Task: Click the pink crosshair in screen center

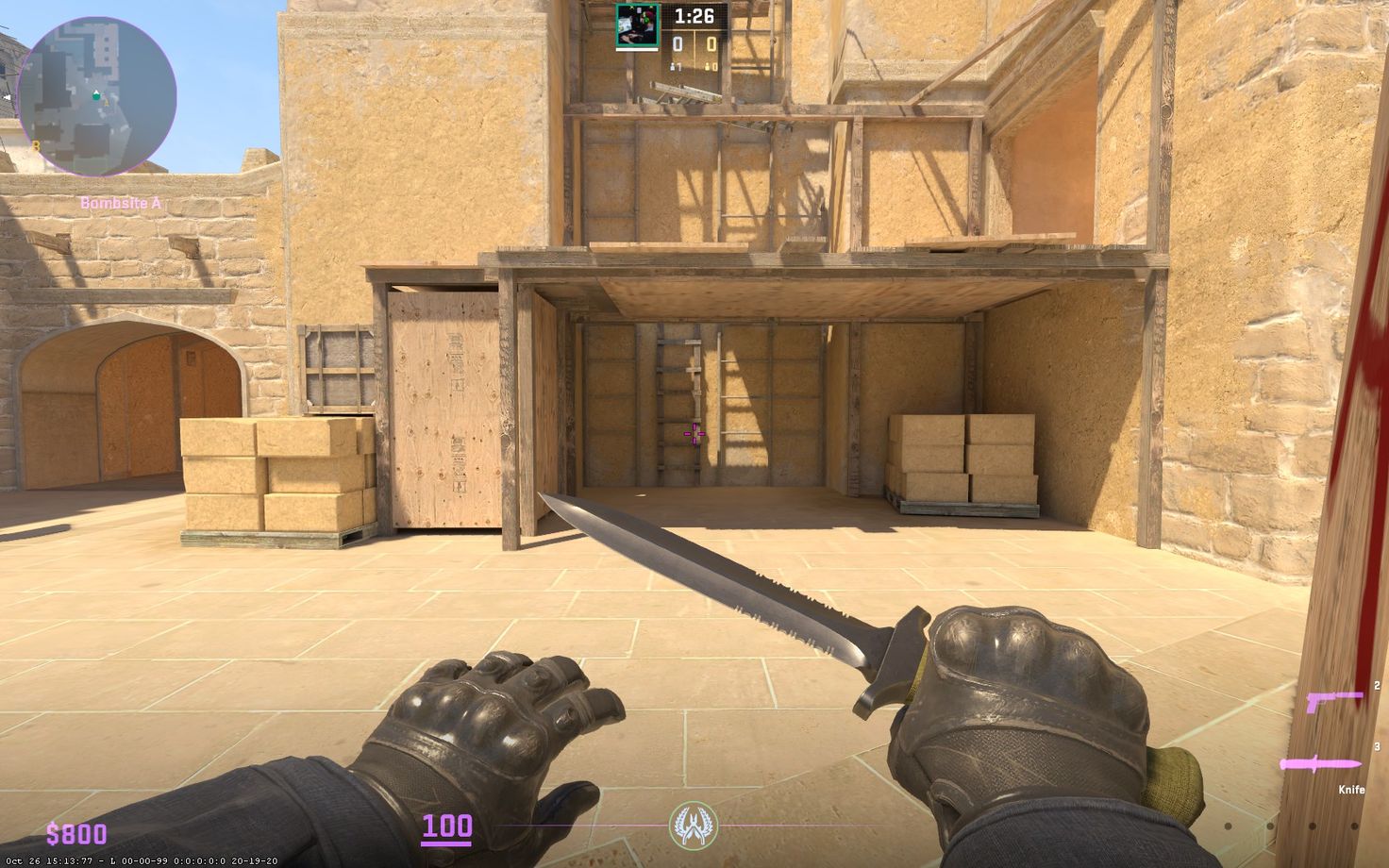Action: click(x=694, y=432)
